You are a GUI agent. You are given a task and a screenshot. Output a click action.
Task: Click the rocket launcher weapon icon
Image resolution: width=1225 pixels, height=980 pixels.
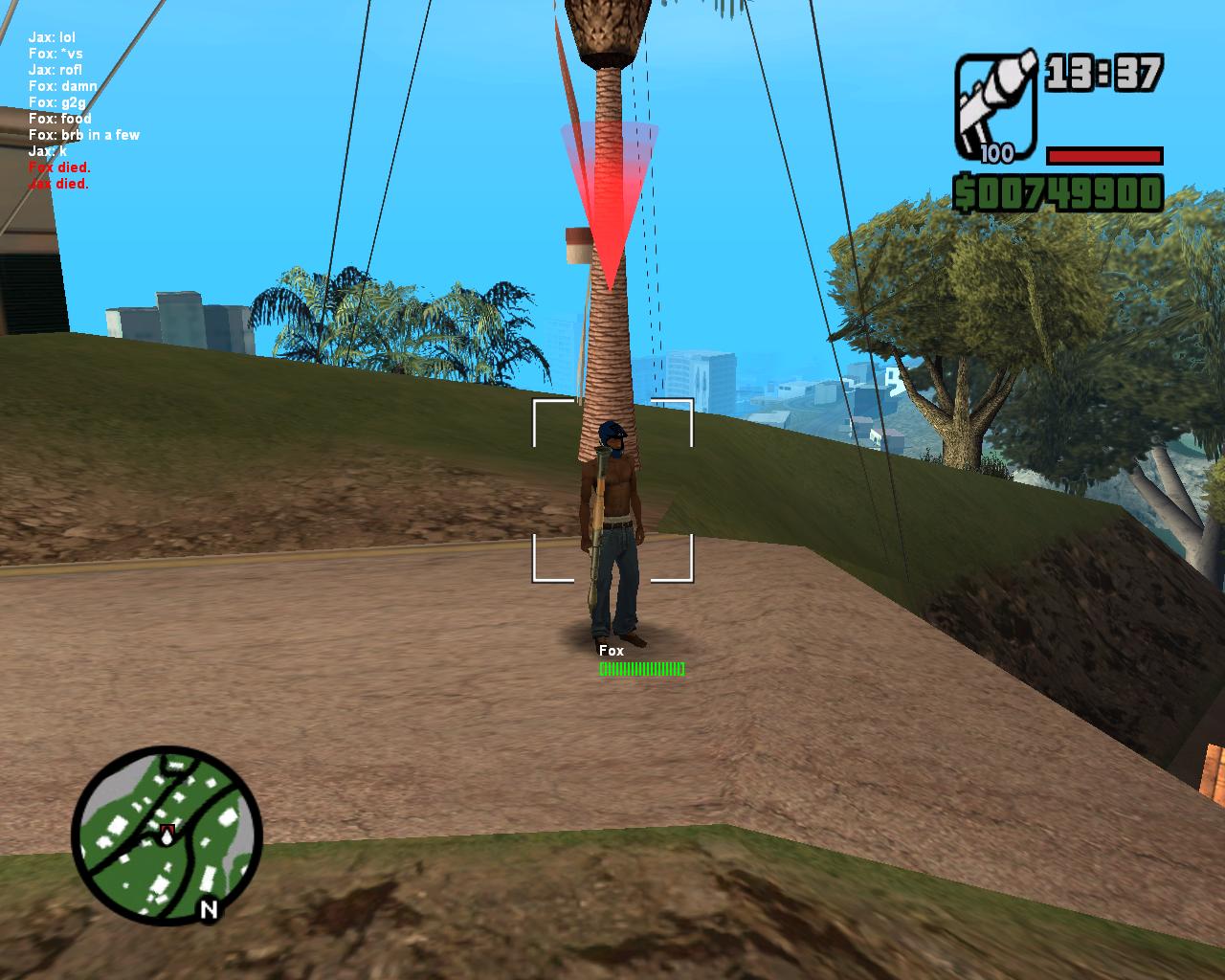(x=995, y=105)
